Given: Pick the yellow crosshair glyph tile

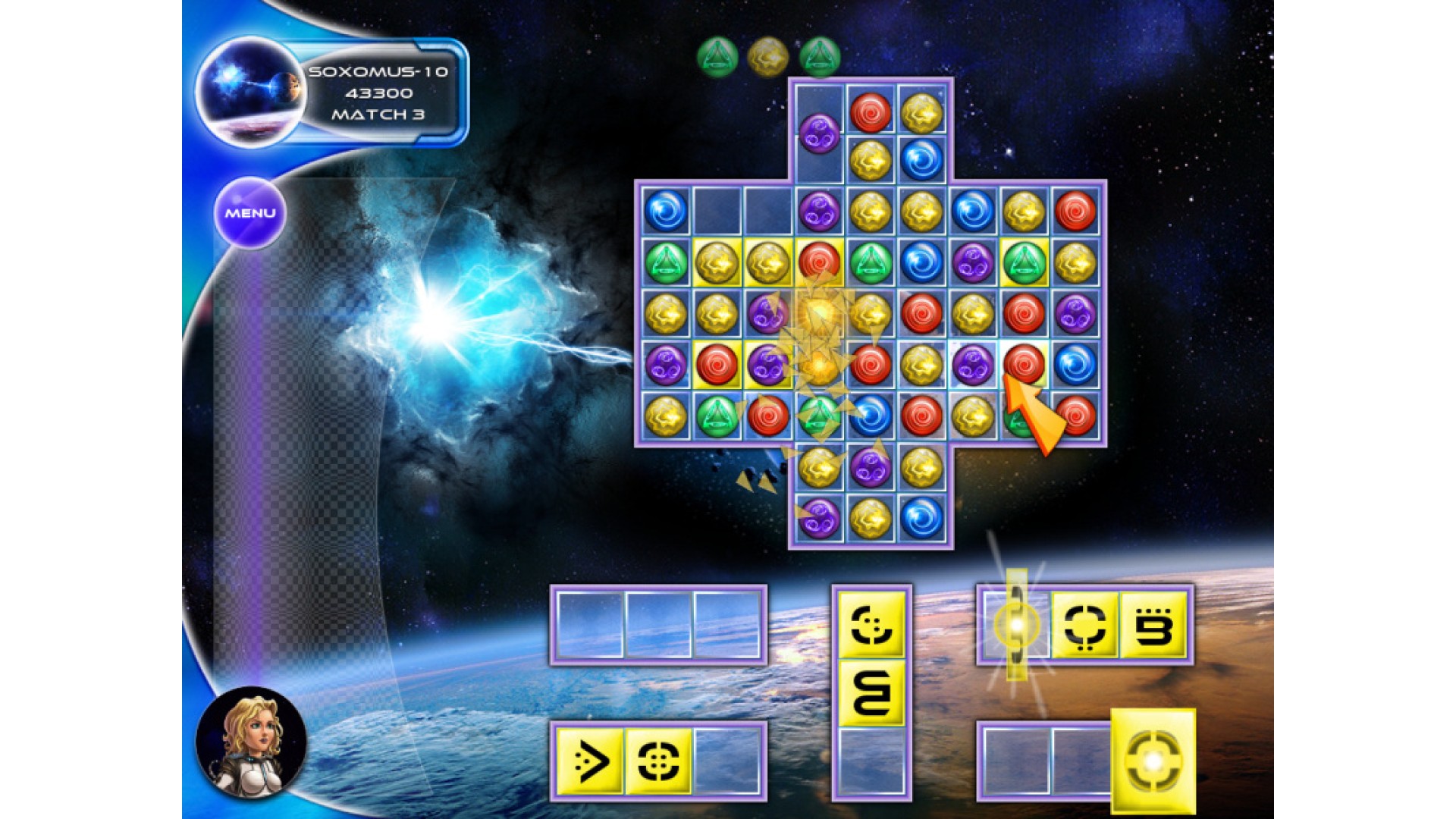Looking at the screenshot, I should click(x=658, y=761).
